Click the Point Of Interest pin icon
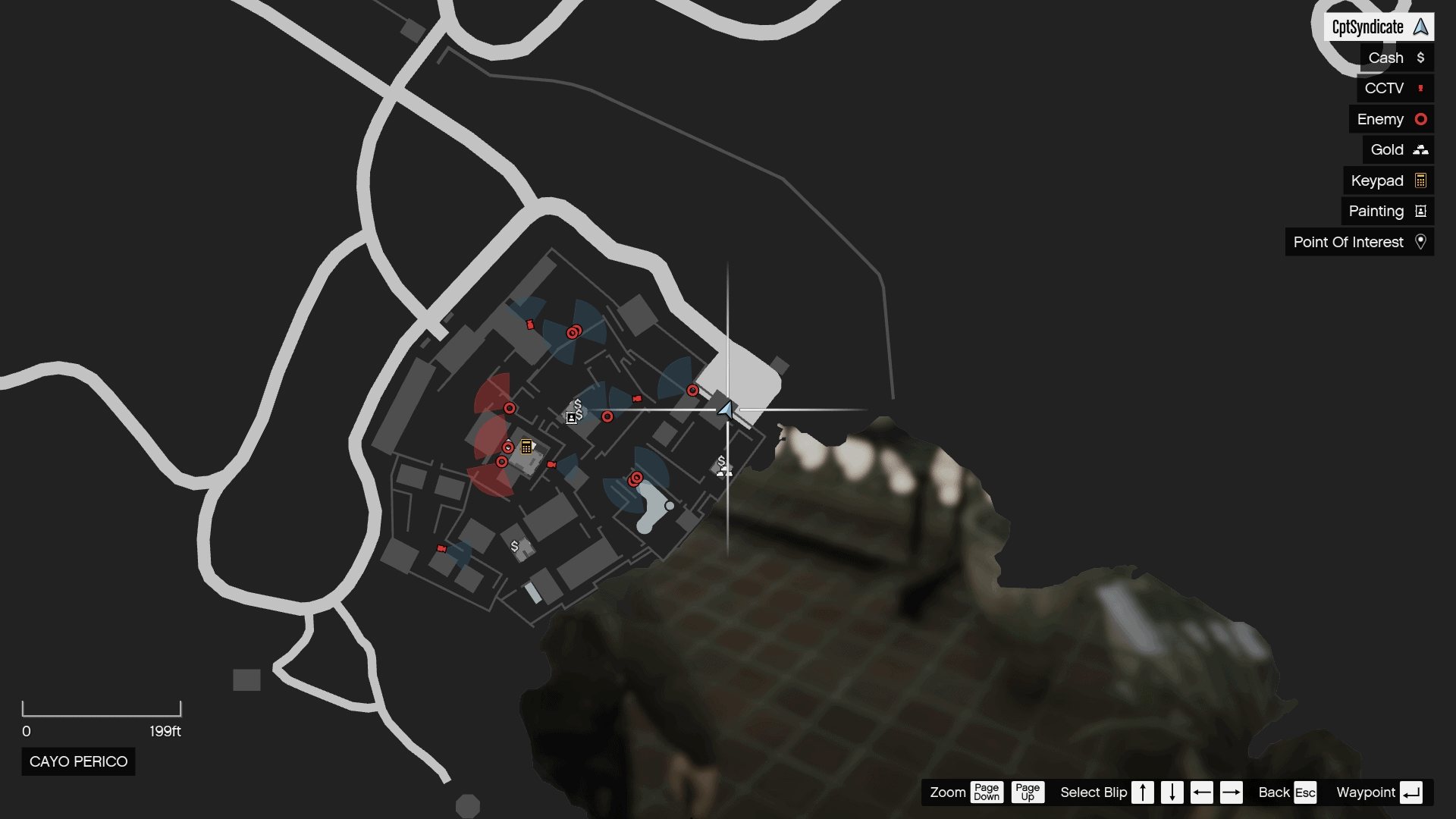This screenshot has width=1456, height=819. [1423, 242]
